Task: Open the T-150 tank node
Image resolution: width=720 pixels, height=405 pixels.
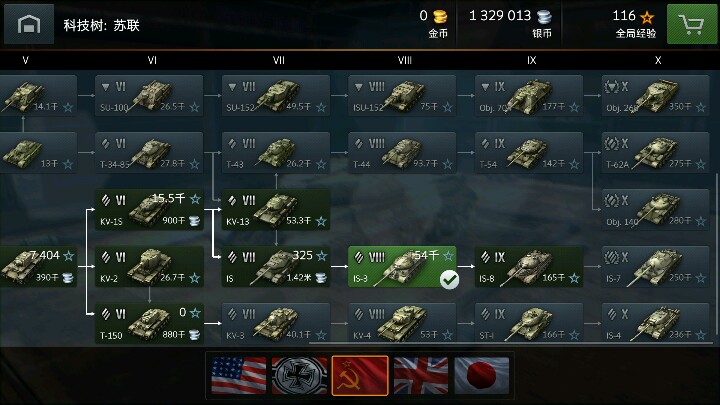Action: coord(148,323)
